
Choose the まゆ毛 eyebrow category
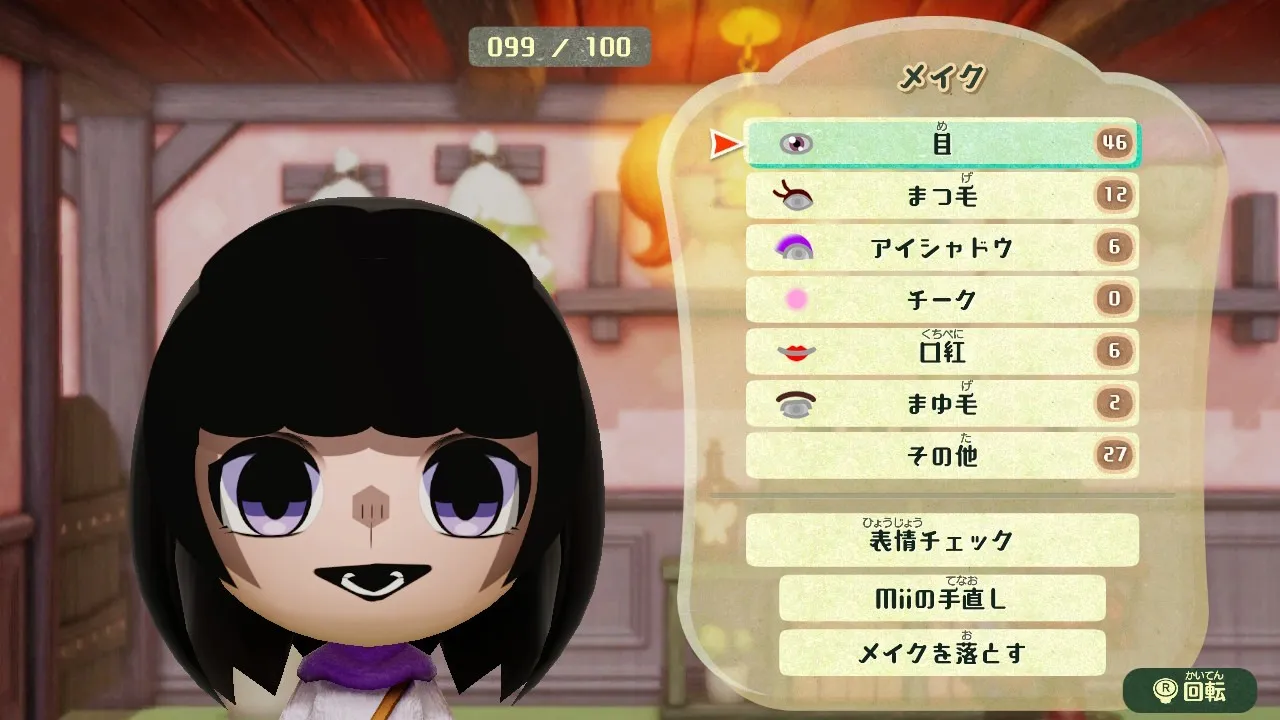941,403
